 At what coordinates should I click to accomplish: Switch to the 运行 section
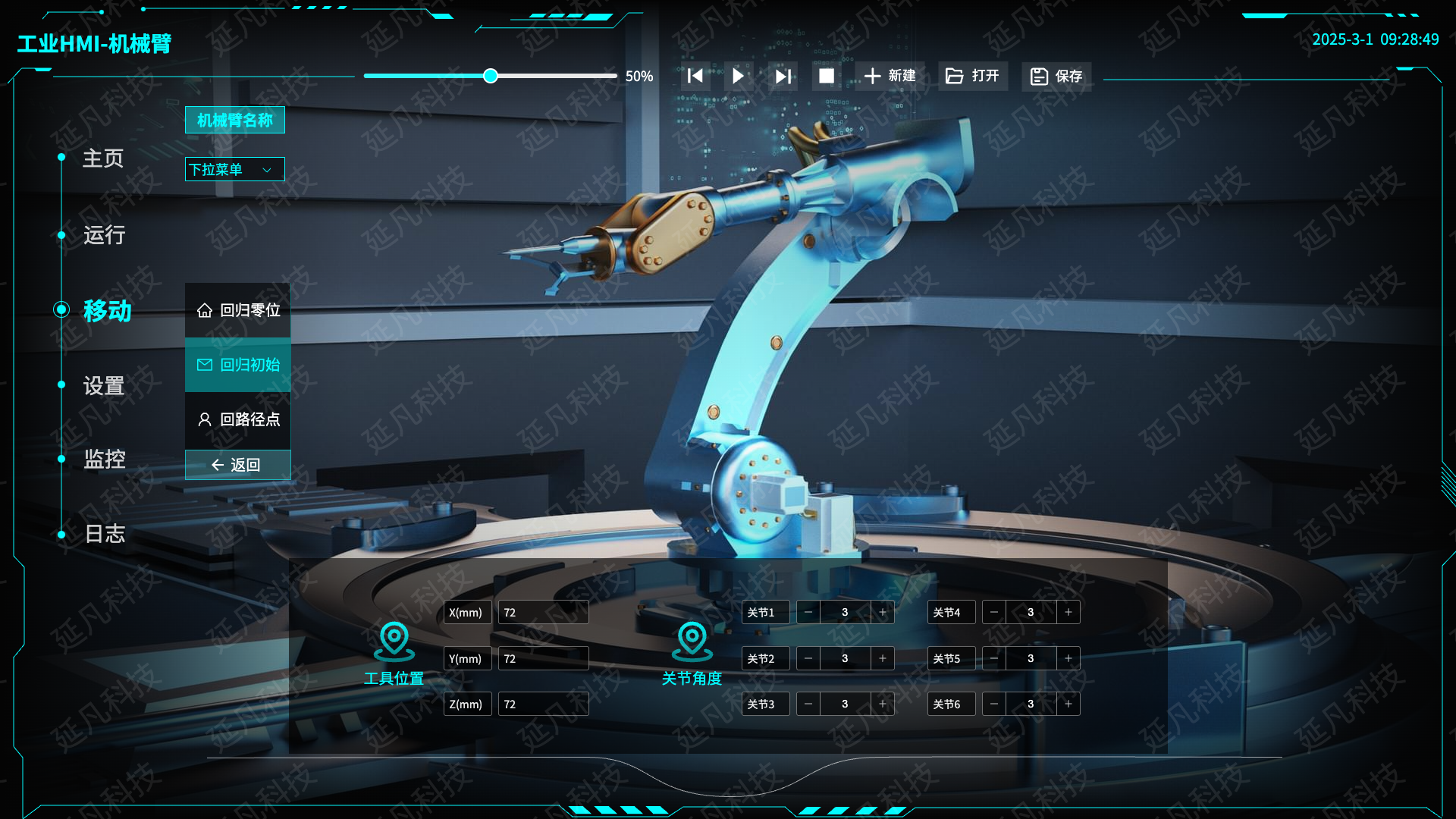pyautogui.click(x=104, y=235)
